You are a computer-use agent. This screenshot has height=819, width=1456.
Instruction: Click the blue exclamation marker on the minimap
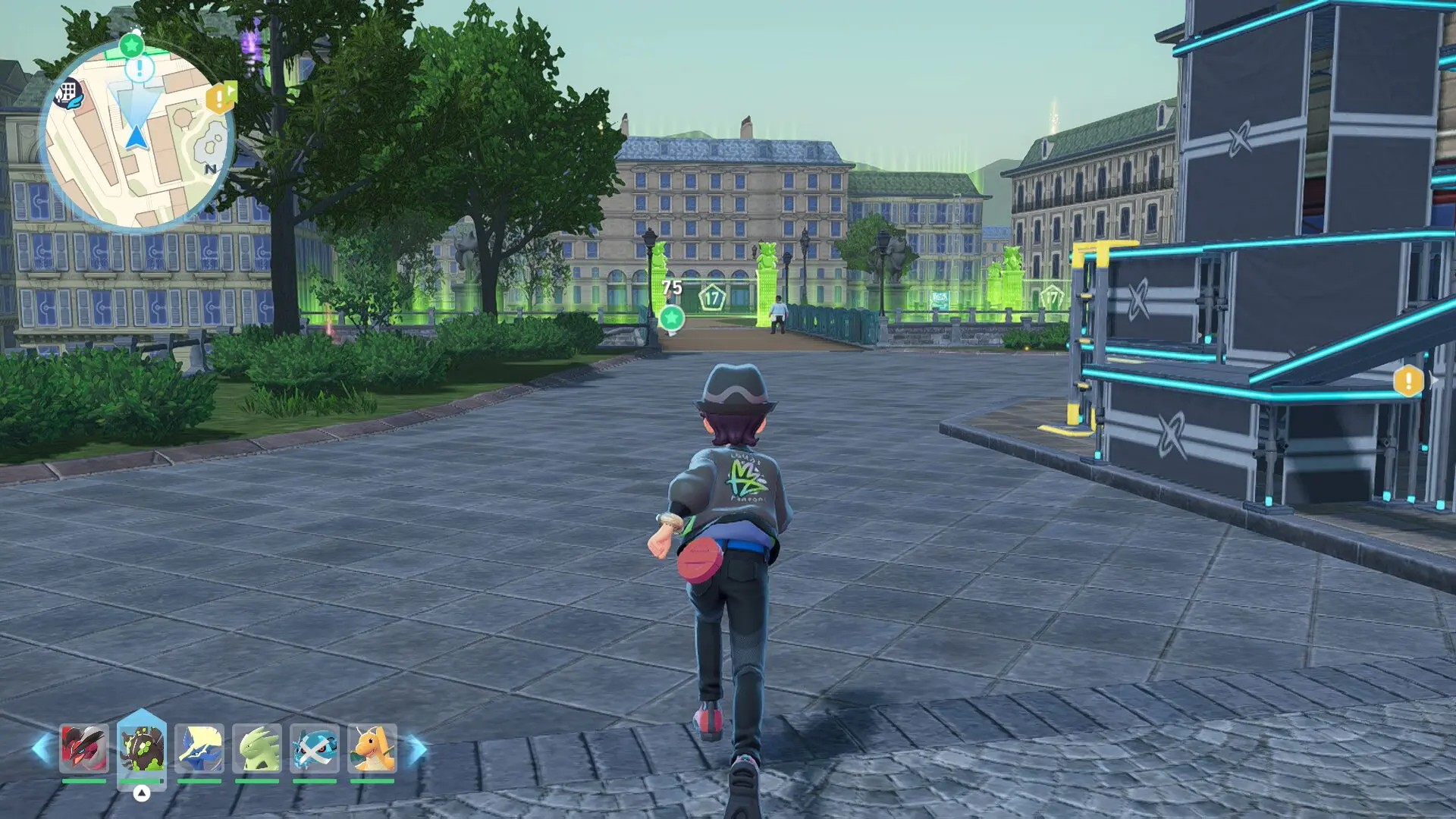point(140,70)
